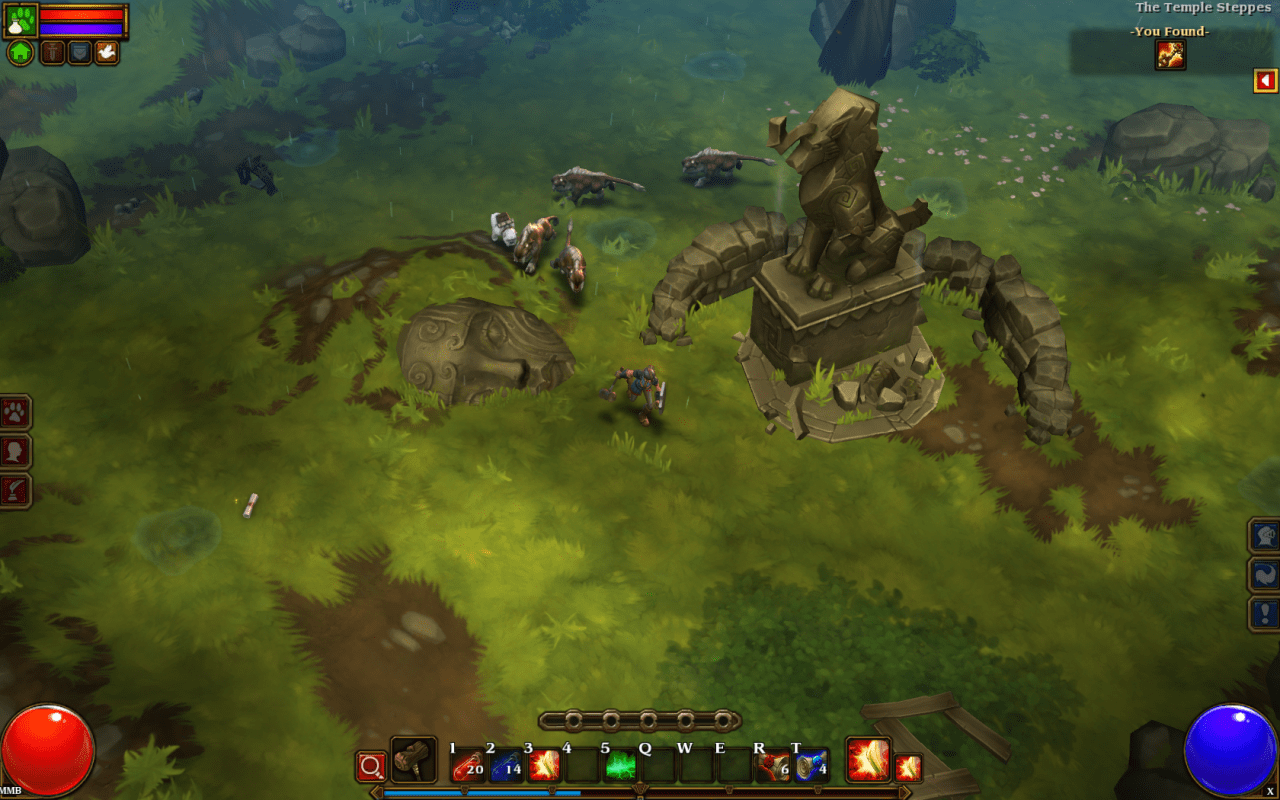Click the weapon icon left of hotbar slot 1
1280x800 pixels.
pyautogui.click(x=413, y=763)
